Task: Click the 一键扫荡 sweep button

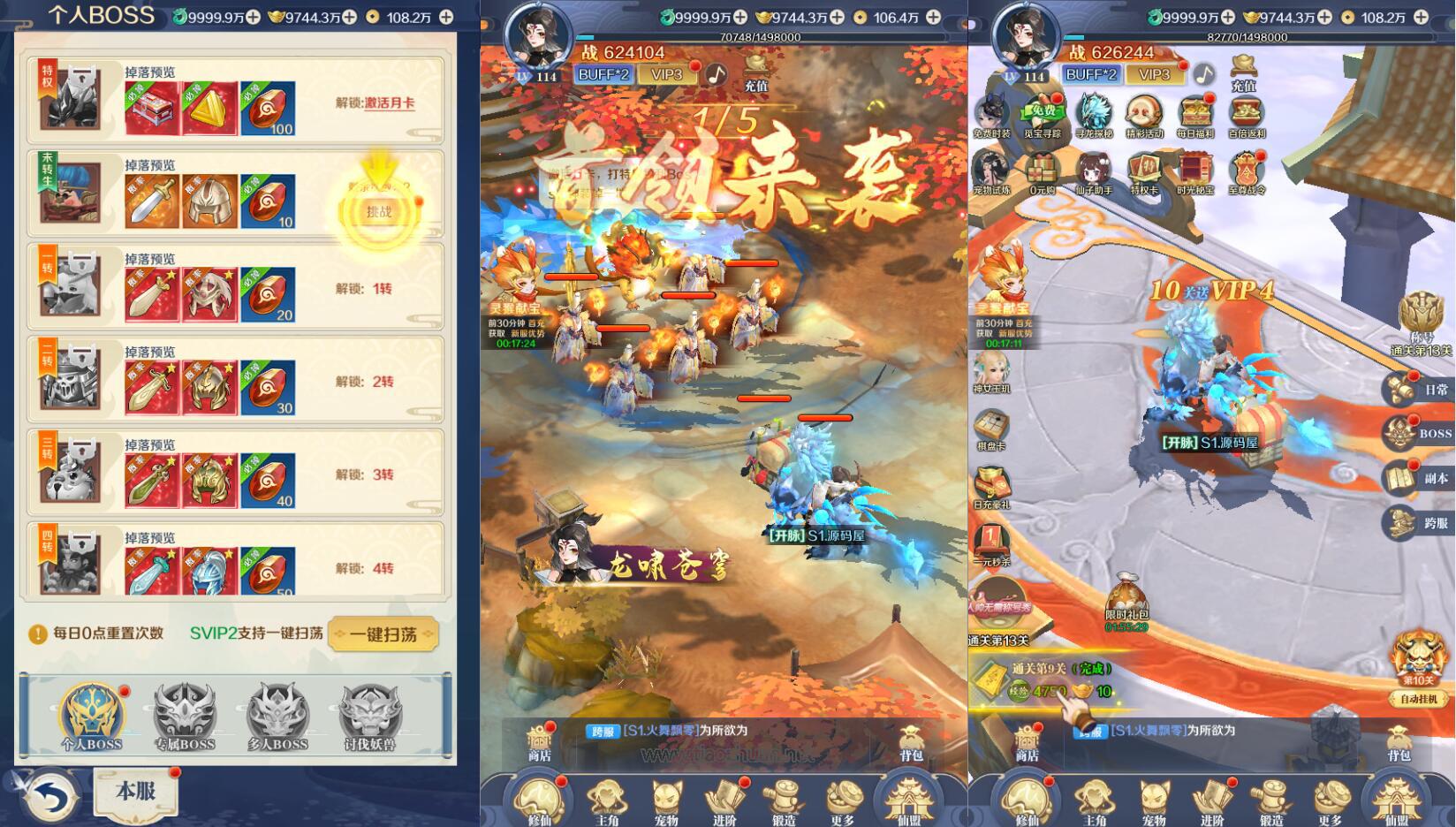Action: click(x=382, y=634)
